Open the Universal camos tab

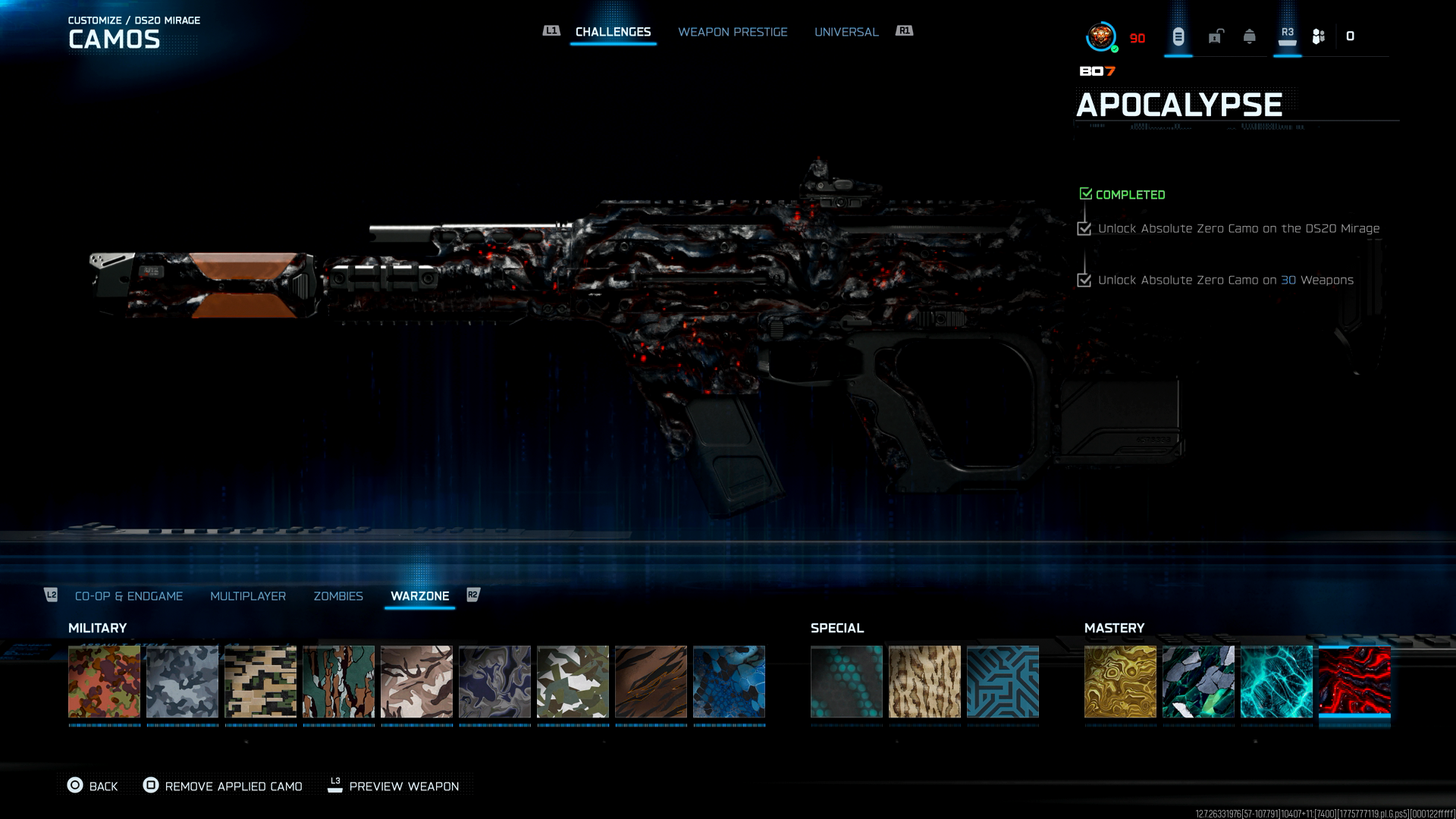(846, 32)
